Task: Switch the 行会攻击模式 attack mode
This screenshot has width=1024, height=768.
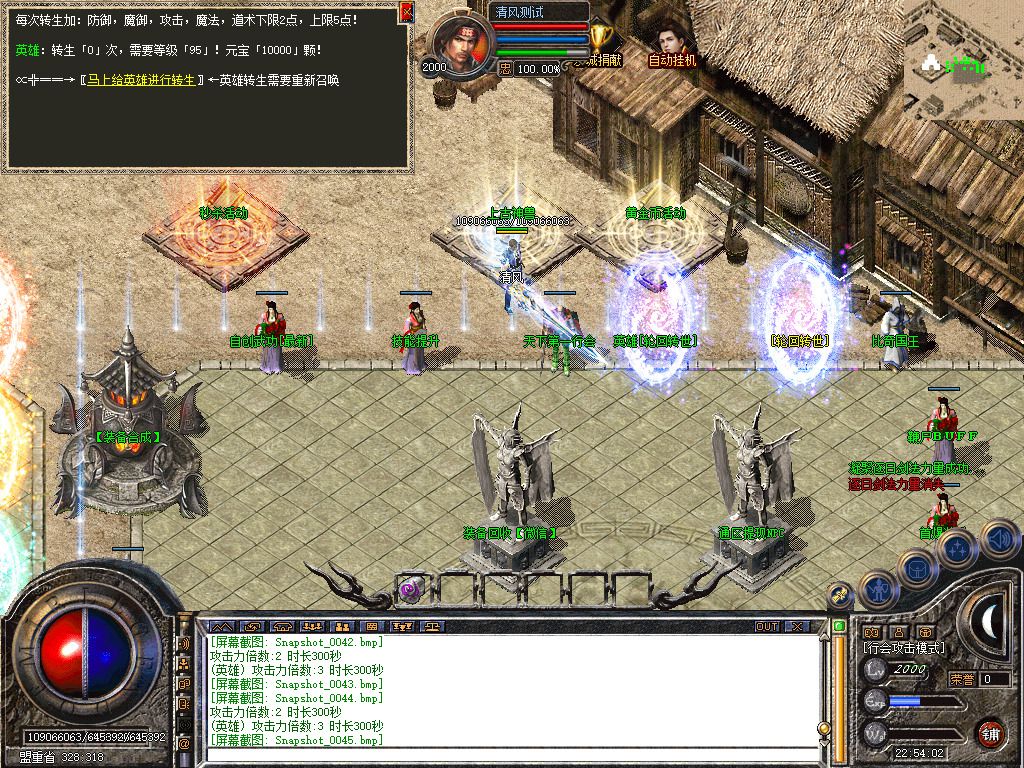Action: (x=904, y=648)
